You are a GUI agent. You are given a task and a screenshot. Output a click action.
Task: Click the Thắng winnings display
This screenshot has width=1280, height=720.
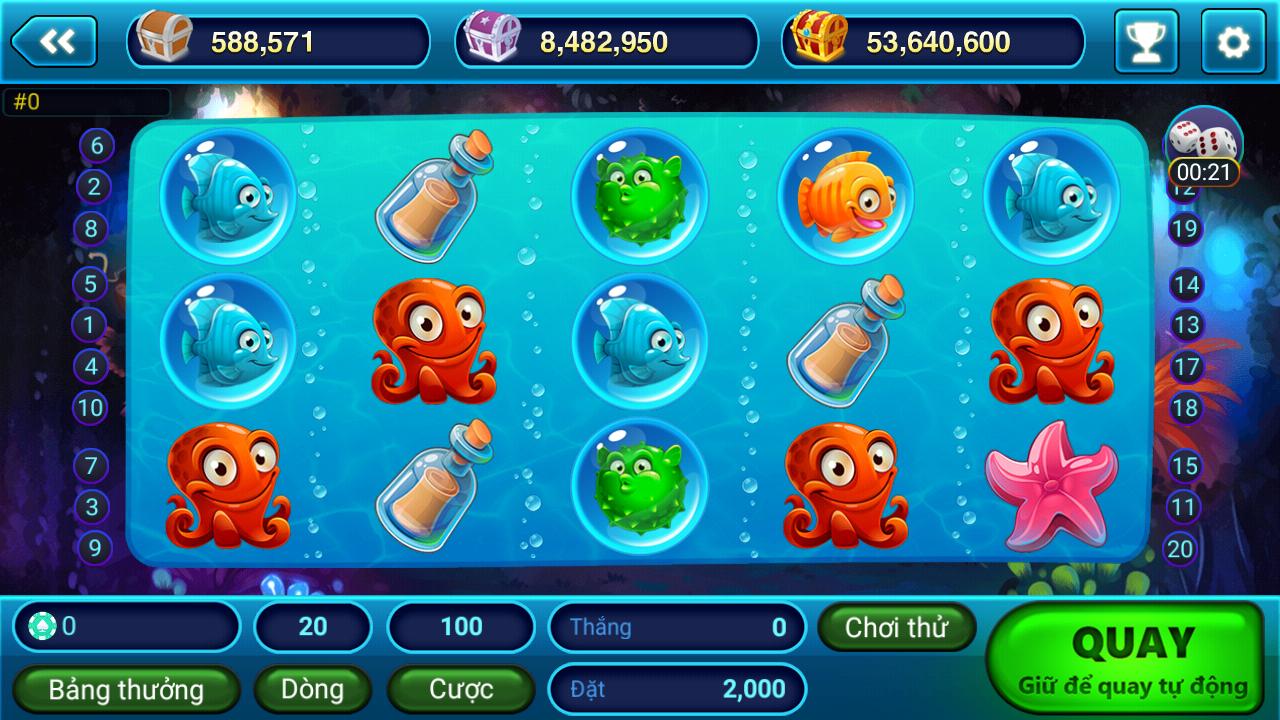coord(677,627)
